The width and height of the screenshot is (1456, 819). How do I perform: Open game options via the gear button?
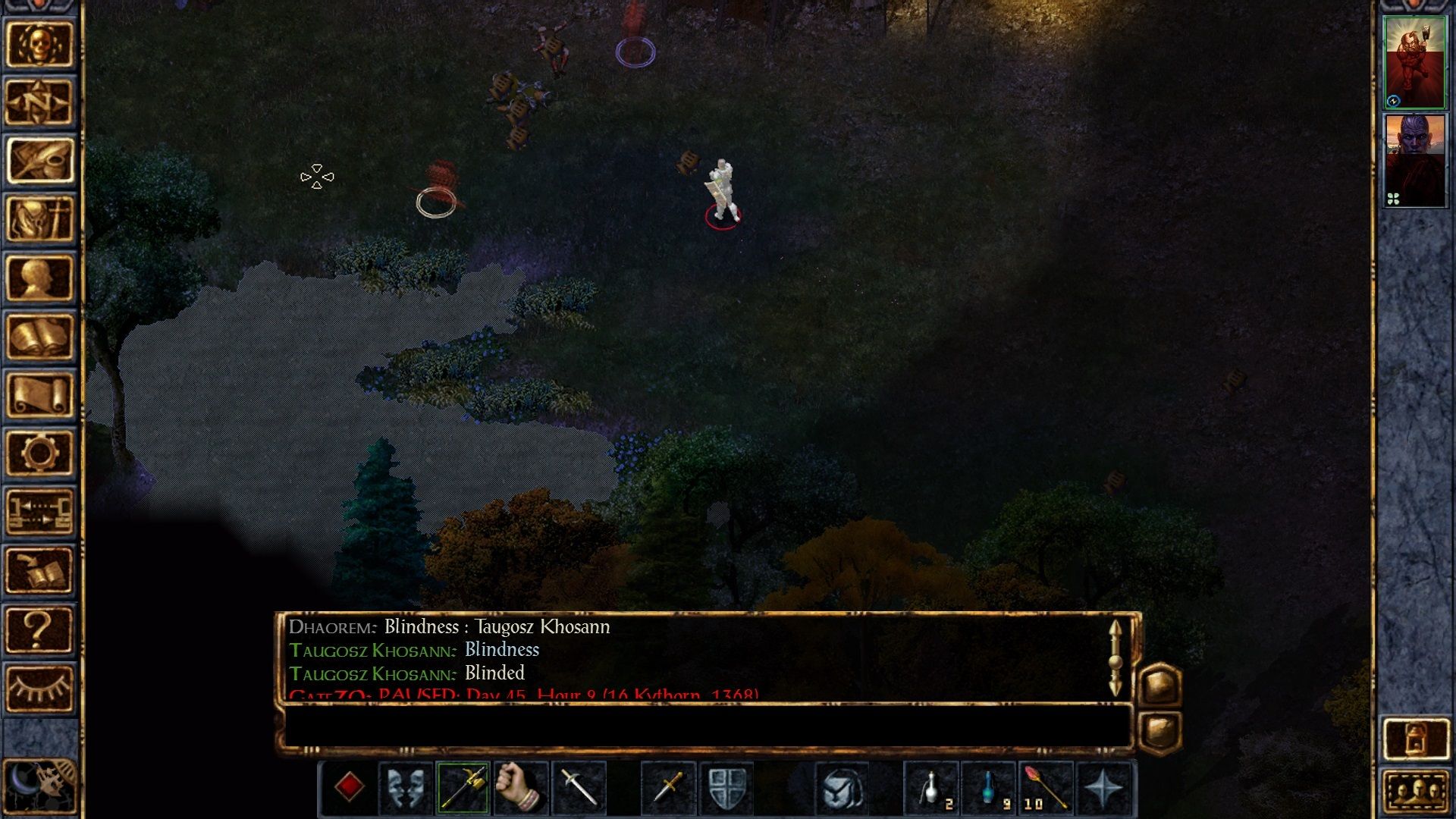pyautogui.click(x=39, y=453)
